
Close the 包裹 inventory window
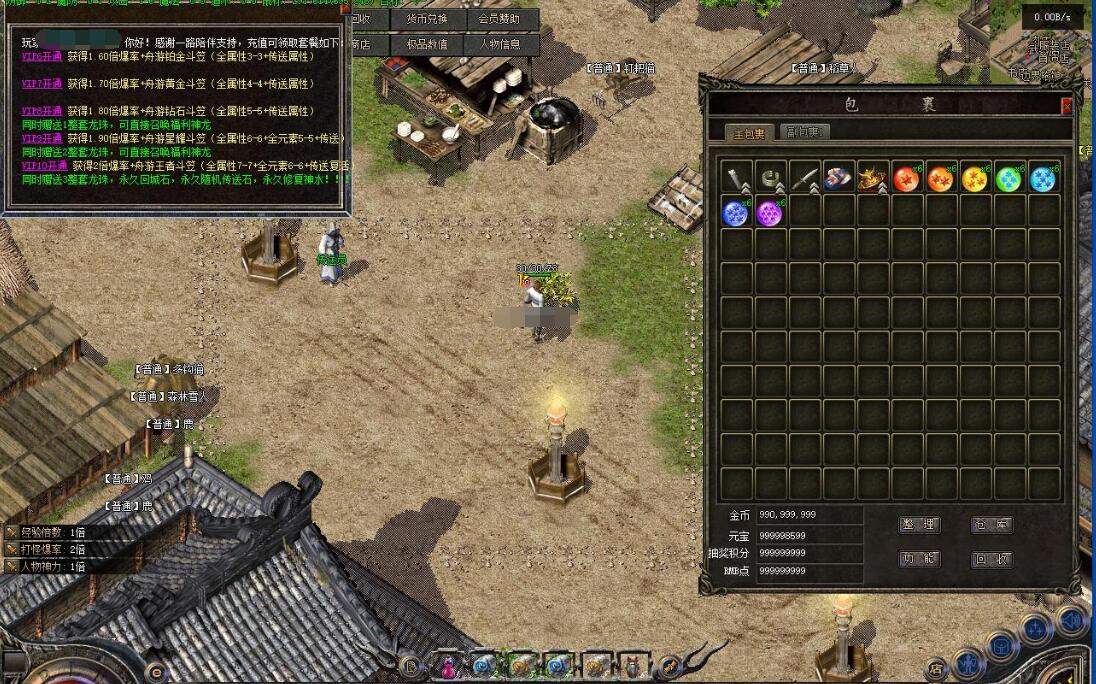point(1066,105)
